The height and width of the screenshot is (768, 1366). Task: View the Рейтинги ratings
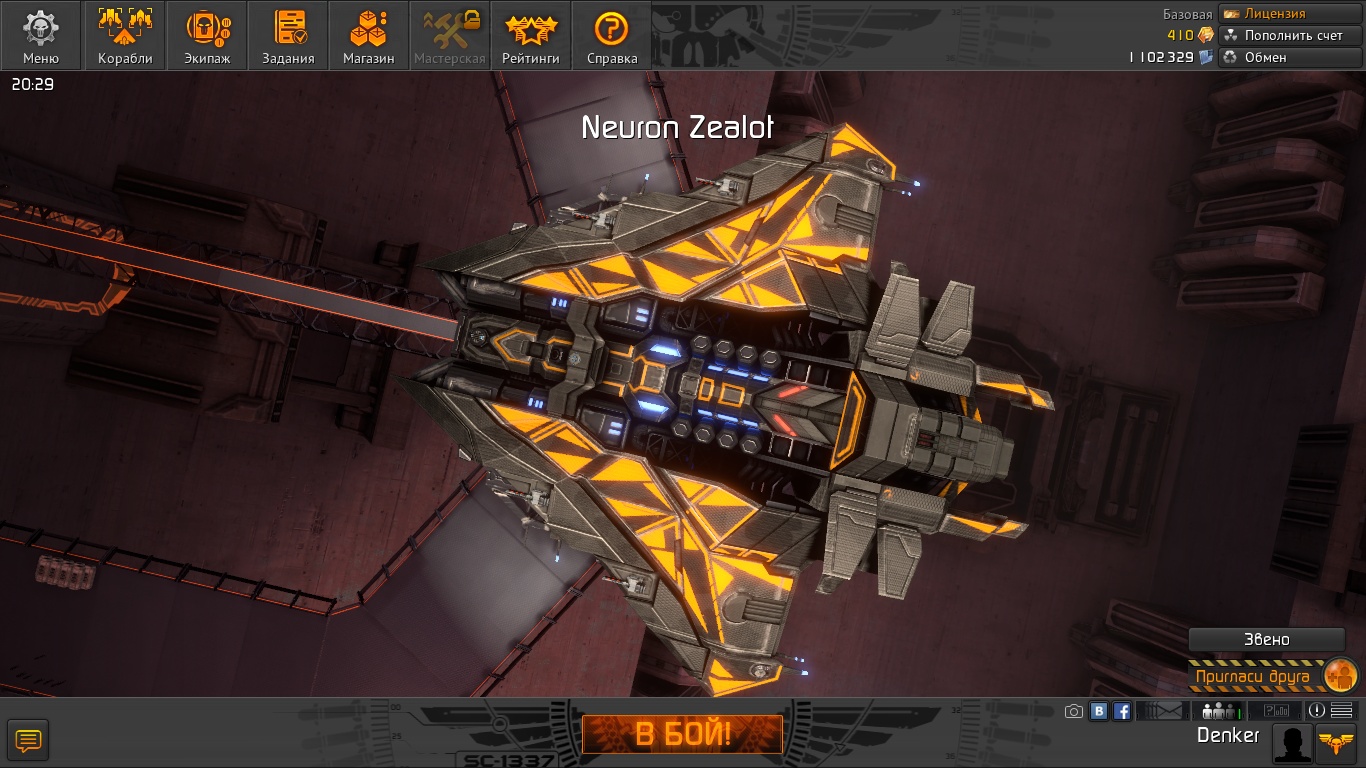[x=531, y=36]
